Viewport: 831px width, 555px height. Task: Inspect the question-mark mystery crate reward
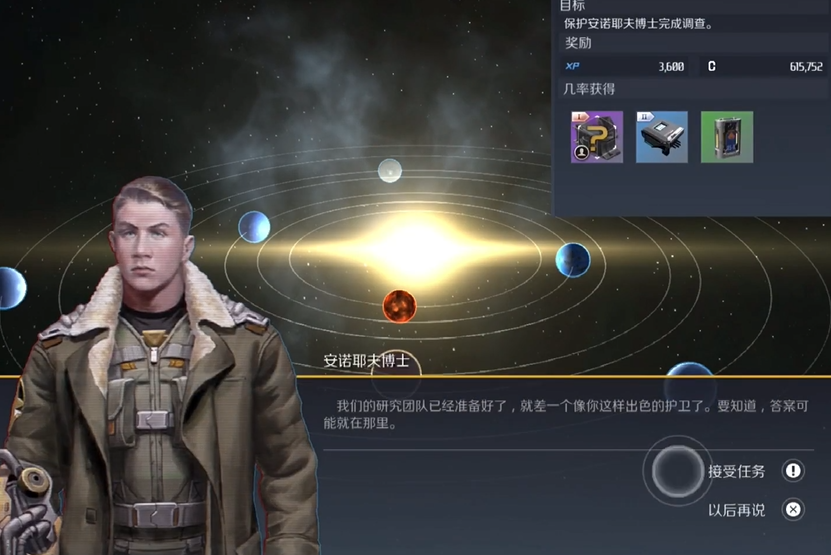tap(596, 137)
